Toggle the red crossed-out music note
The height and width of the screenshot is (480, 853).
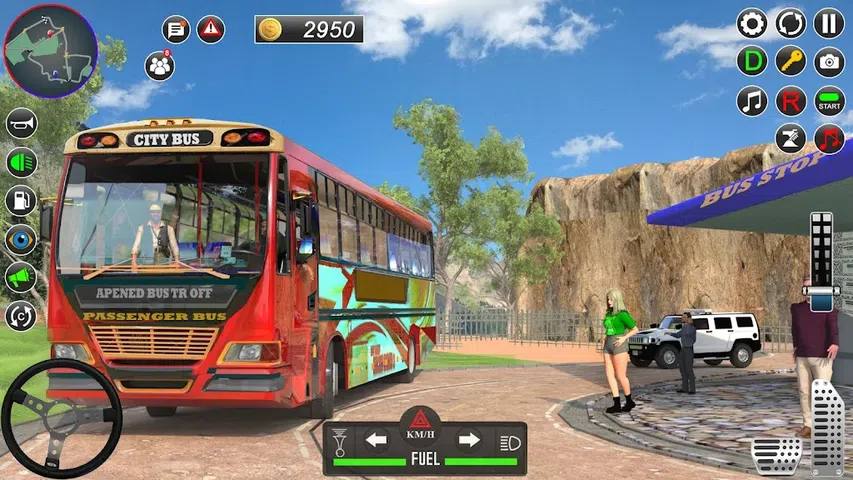(829, 138)
